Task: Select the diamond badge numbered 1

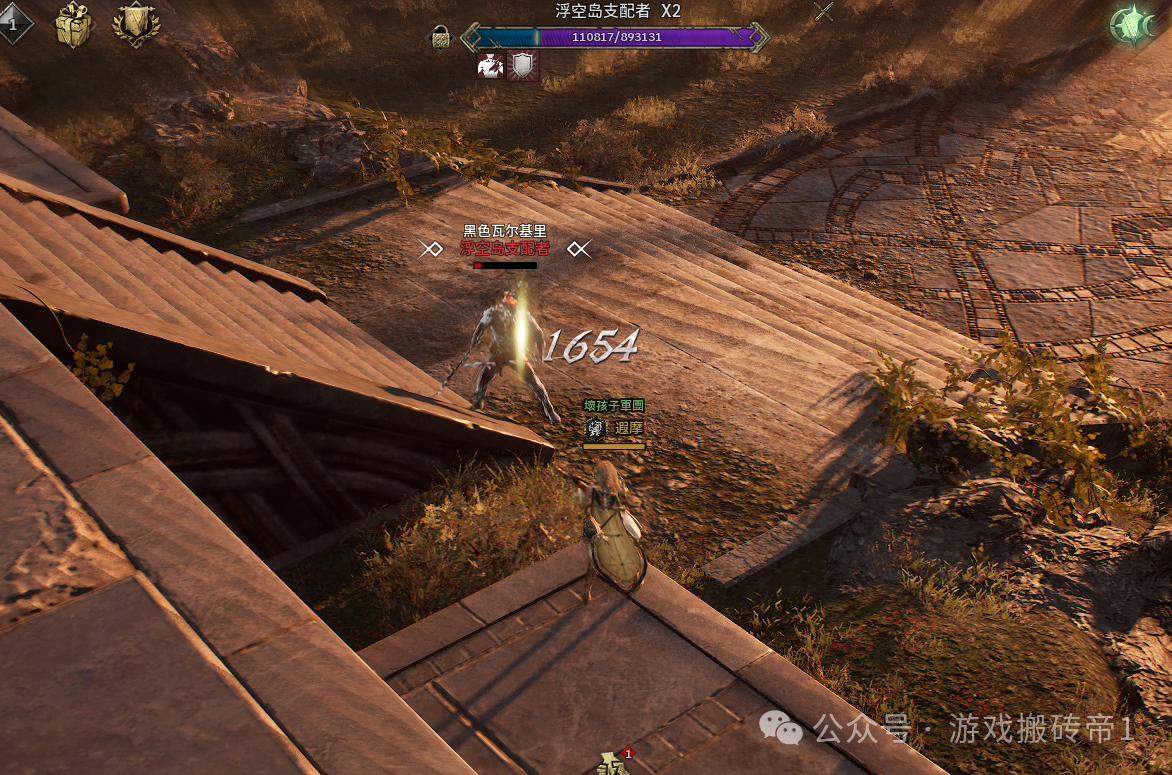Action: [14, 24]
